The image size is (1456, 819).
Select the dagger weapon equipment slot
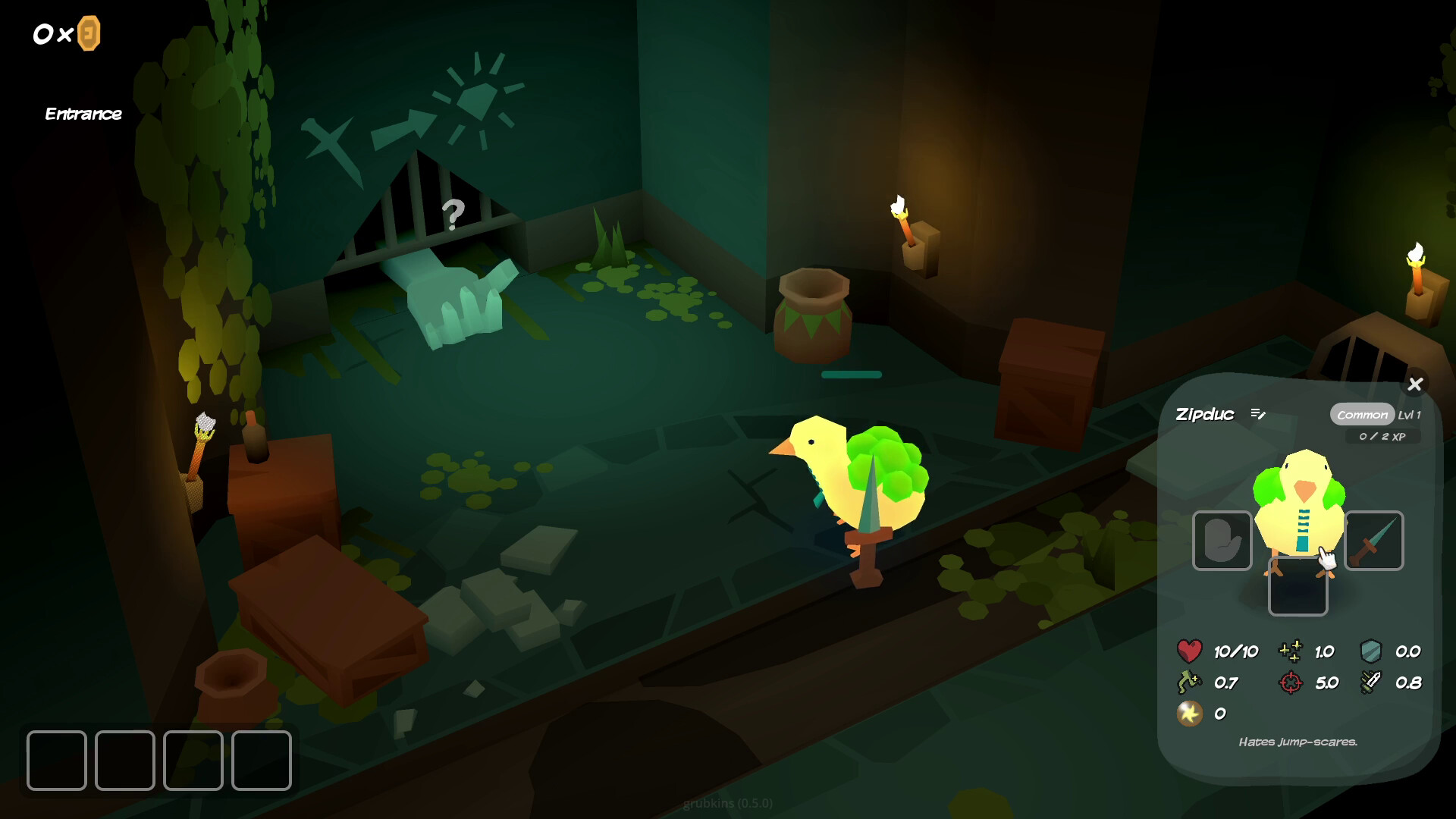[1376, 541]
